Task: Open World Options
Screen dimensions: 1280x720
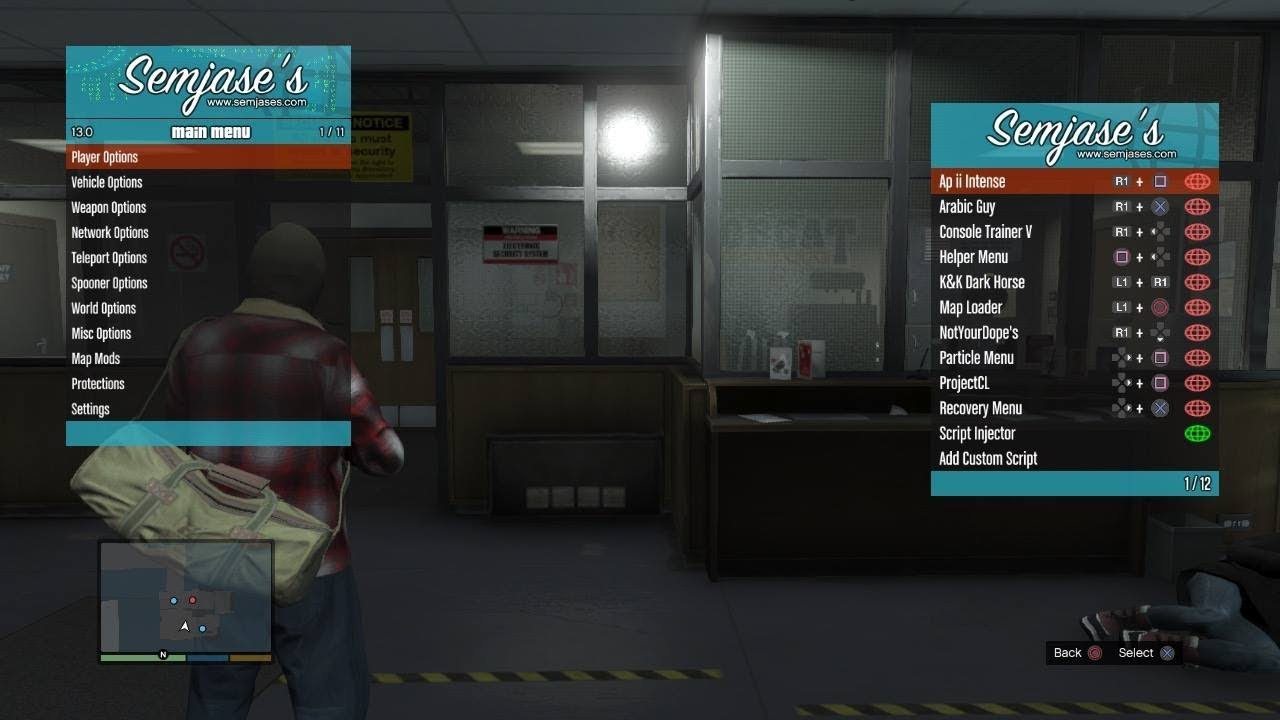Action: 104,308
